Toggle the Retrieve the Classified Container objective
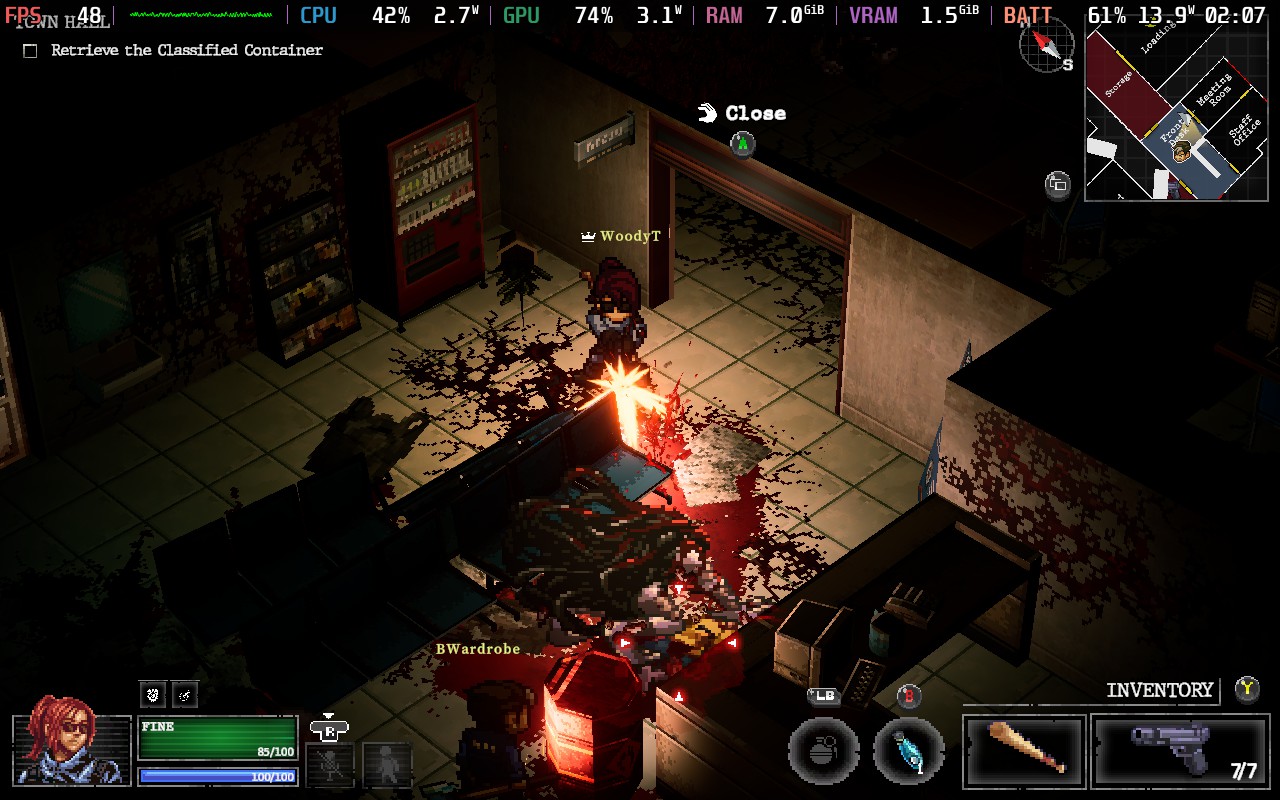 30,51
